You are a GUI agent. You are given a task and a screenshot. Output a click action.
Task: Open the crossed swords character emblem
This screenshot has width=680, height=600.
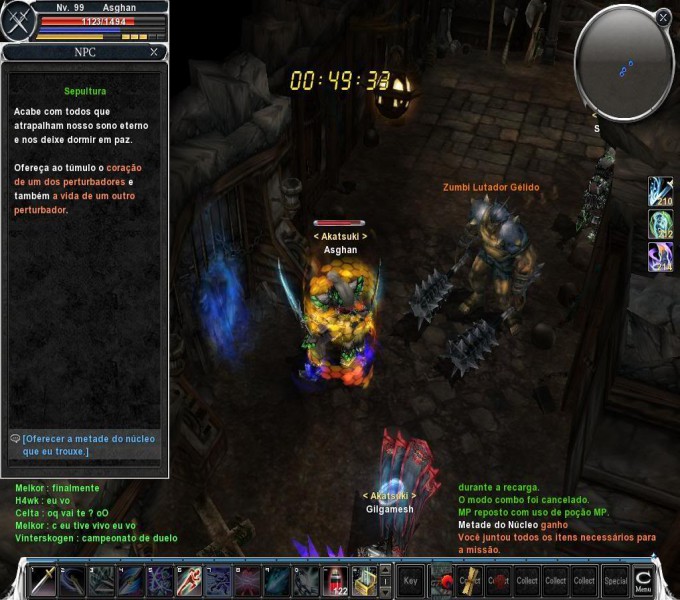(x=17, y=22)
